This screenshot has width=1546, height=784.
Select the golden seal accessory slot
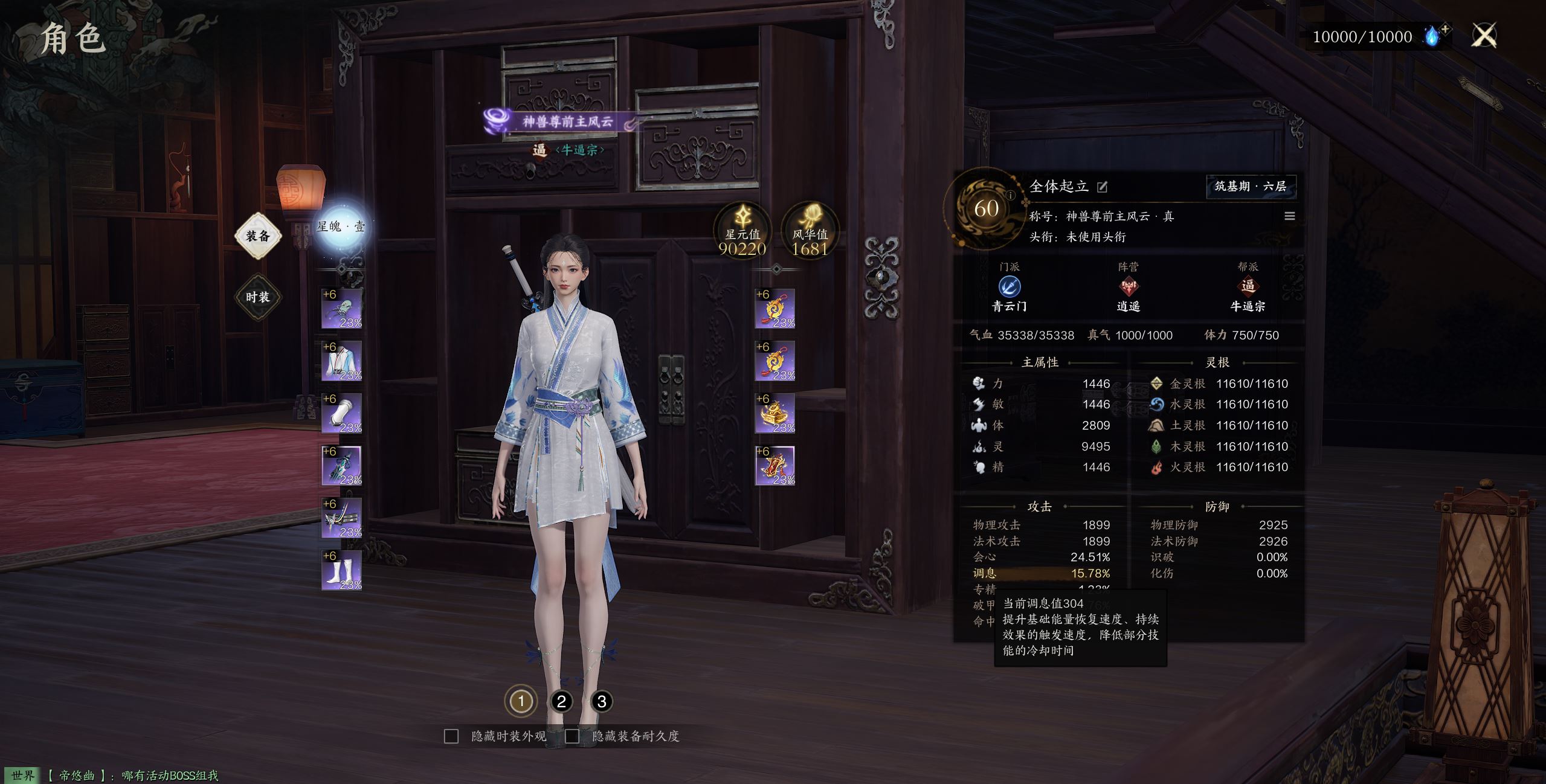pos(775,414)
